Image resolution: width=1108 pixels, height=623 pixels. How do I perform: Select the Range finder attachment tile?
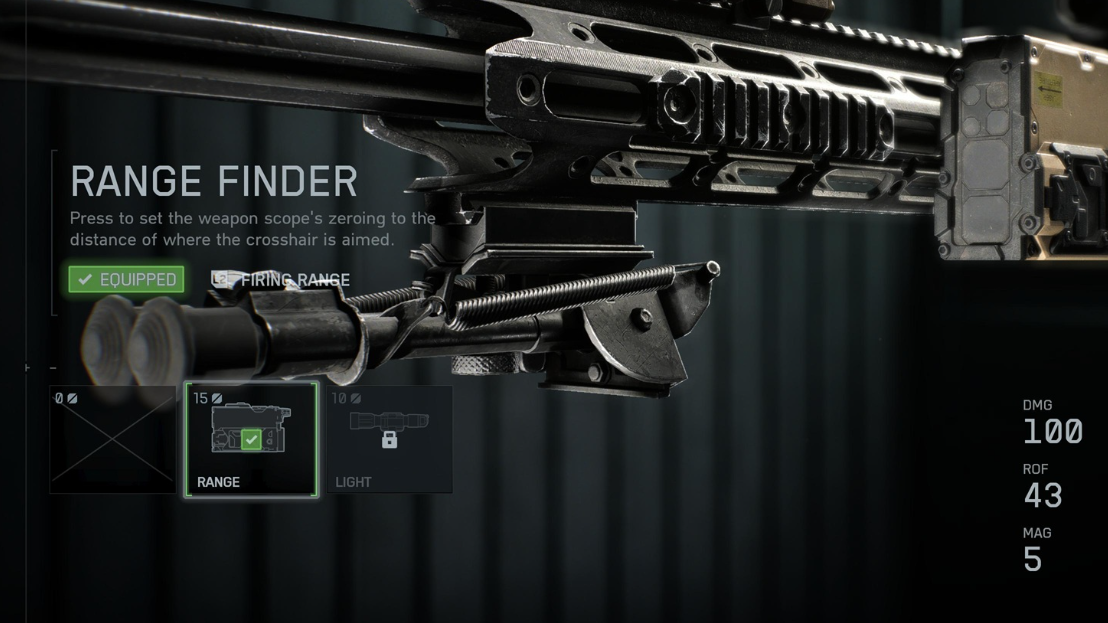[x=251, y=440]
